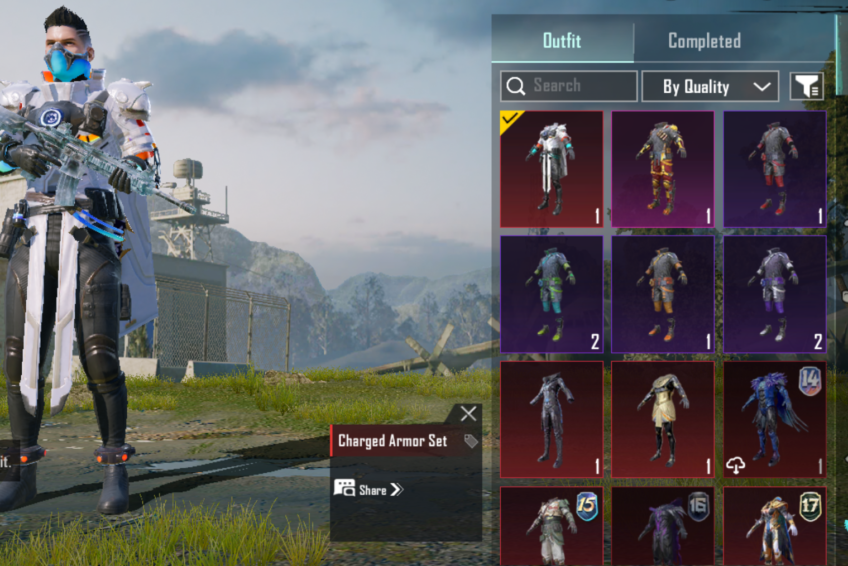Share the Charged Armor Set
Screen dimensions: 848x566
tap(368, 489)
